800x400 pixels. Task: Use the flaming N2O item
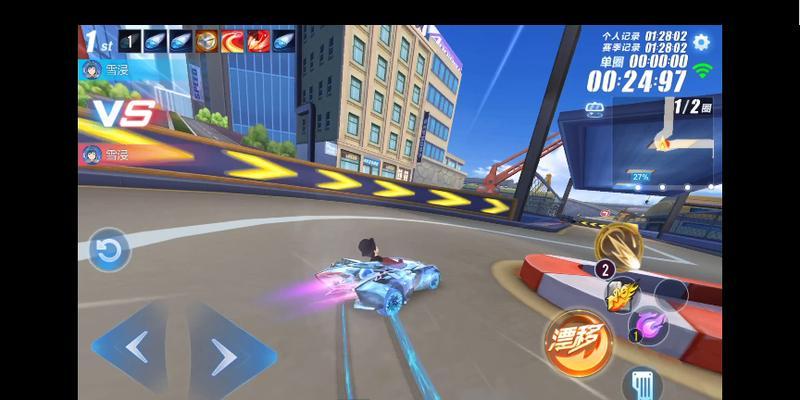[622, 292]
